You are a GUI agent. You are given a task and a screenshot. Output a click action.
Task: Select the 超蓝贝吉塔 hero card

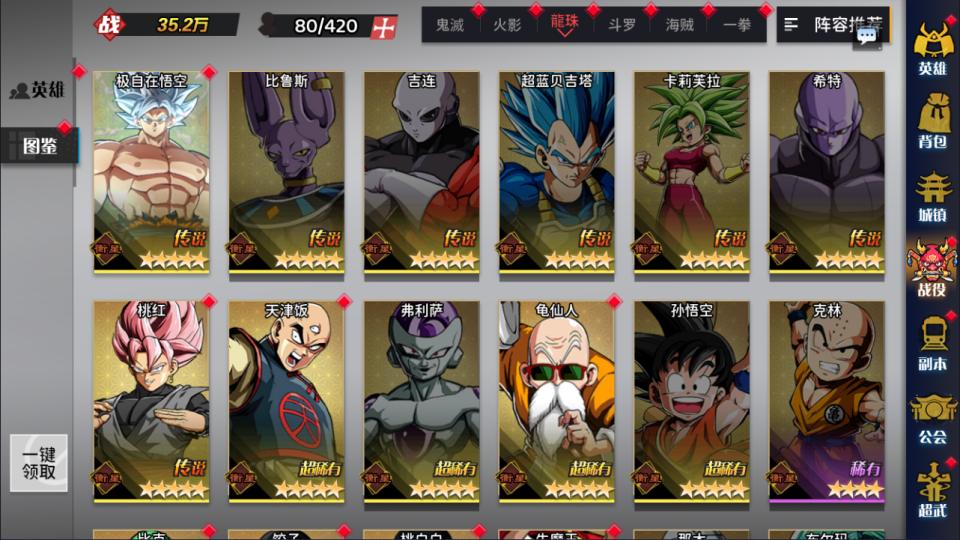click(x=556, y=172)
